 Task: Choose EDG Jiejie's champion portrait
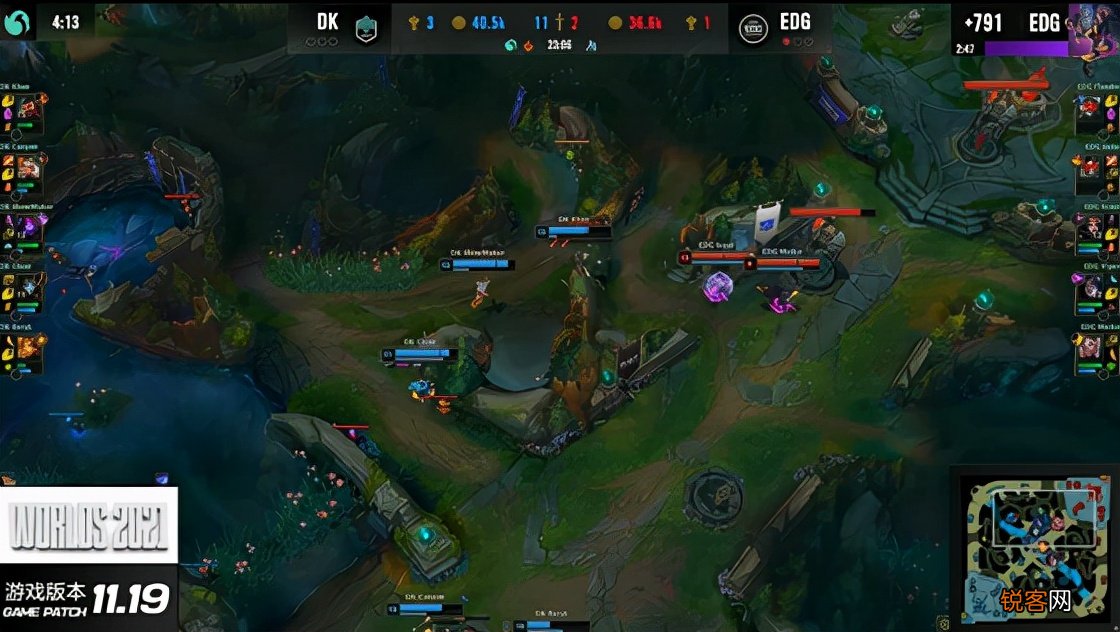1092,166
